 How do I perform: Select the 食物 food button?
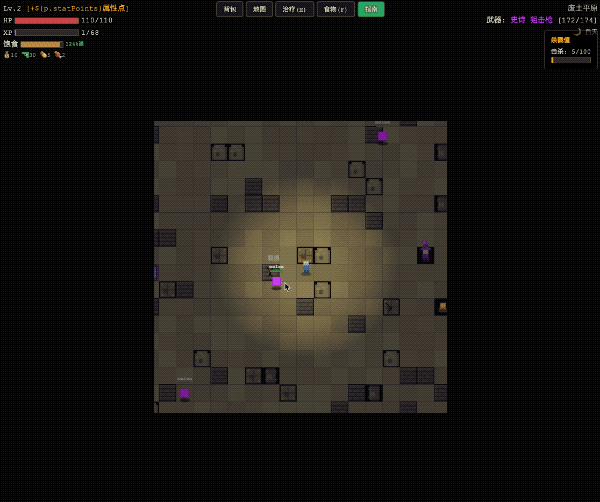335,9
